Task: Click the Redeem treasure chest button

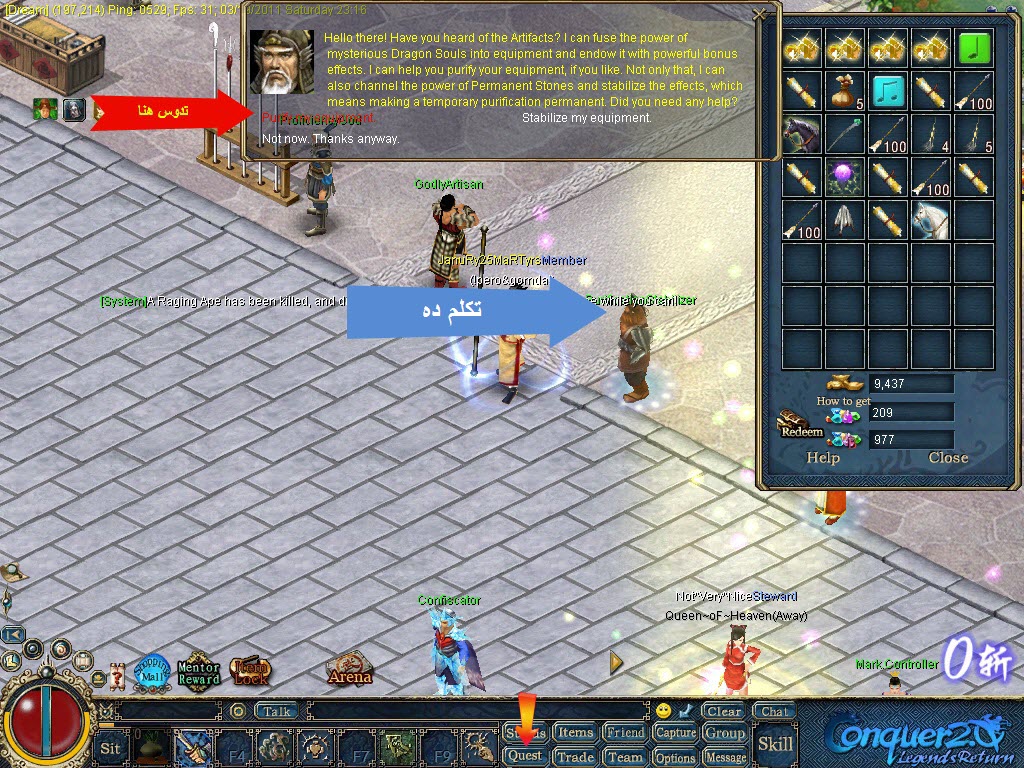Action: pyautogui.click(x=801, y=424)
